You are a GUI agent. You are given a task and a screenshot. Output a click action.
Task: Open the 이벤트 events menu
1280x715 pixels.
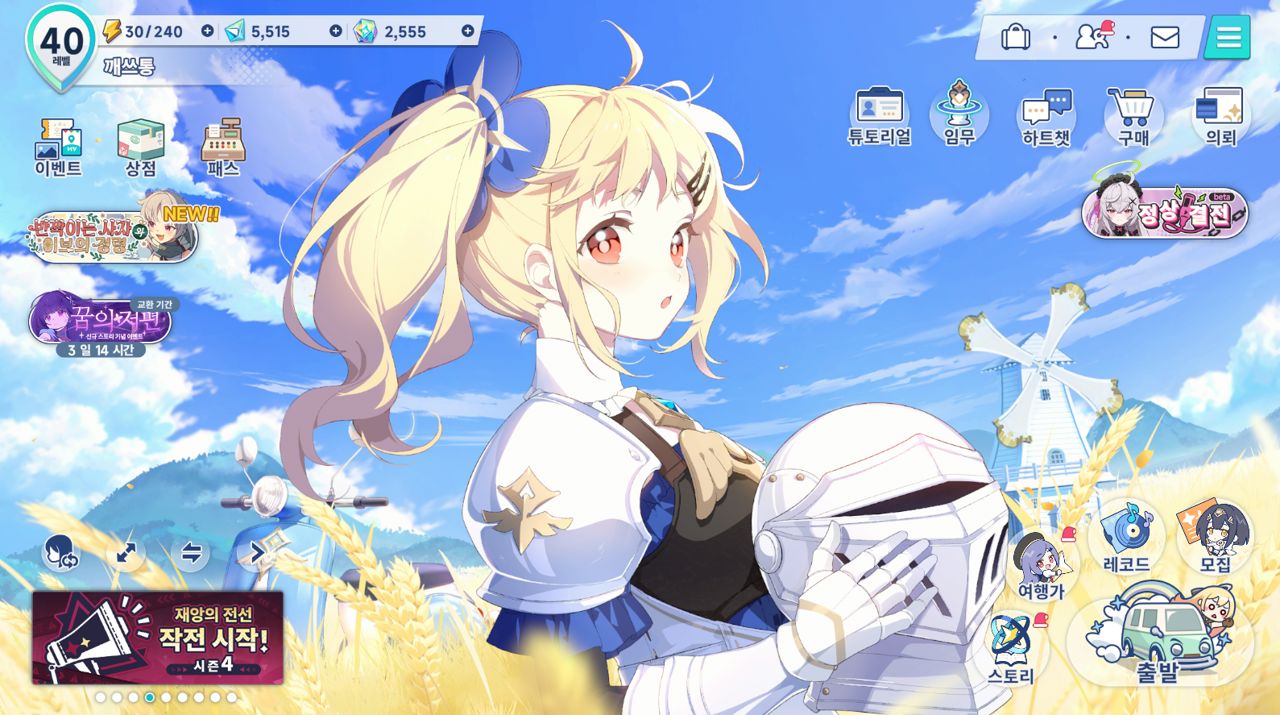(58, 146)
